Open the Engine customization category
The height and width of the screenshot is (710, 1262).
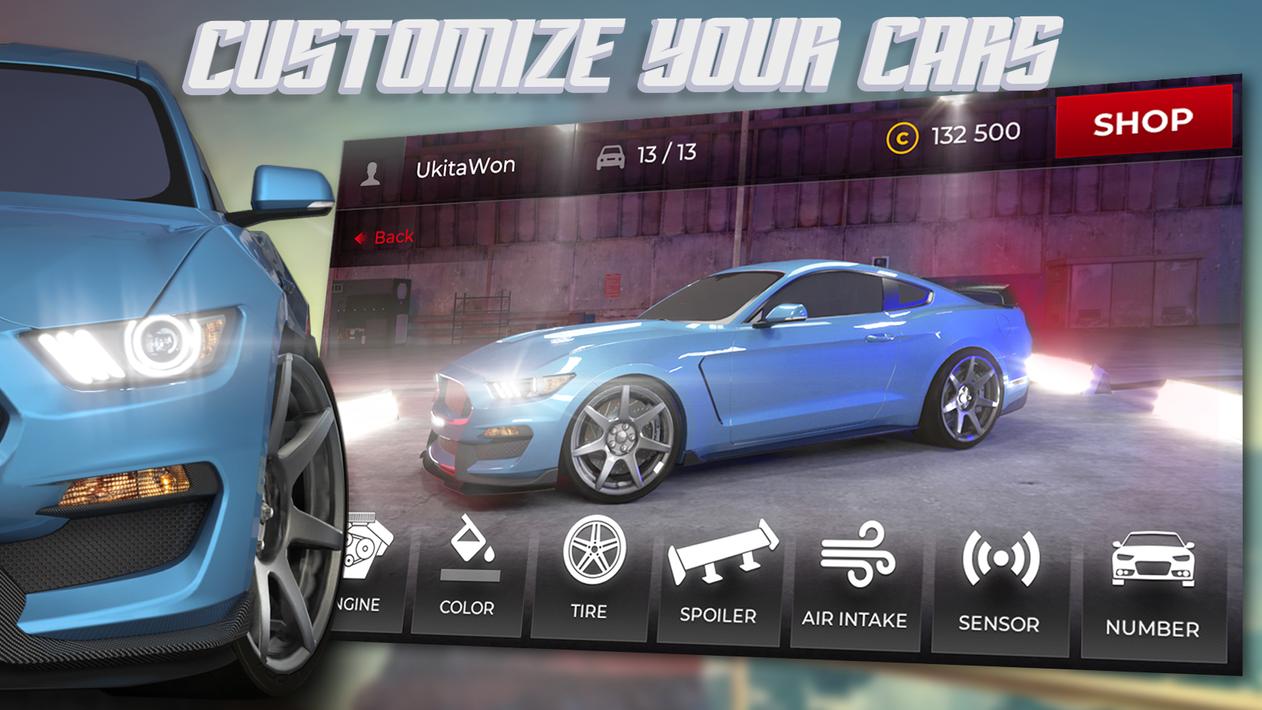pos(367,572)
